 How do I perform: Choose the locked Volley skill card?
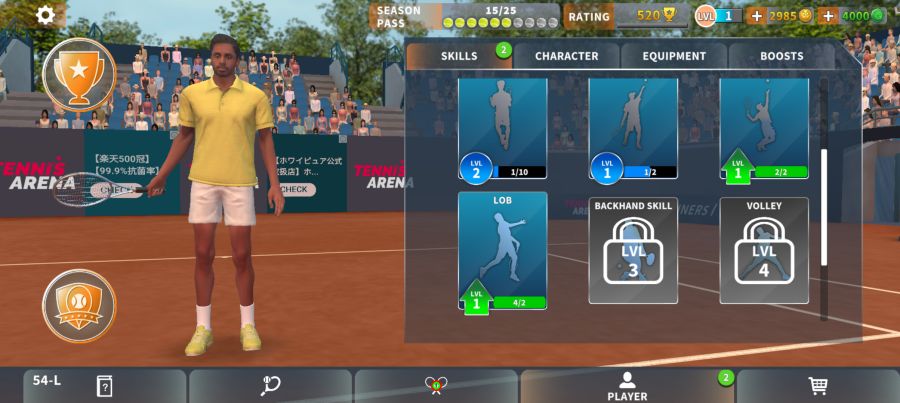click(764, 250)
